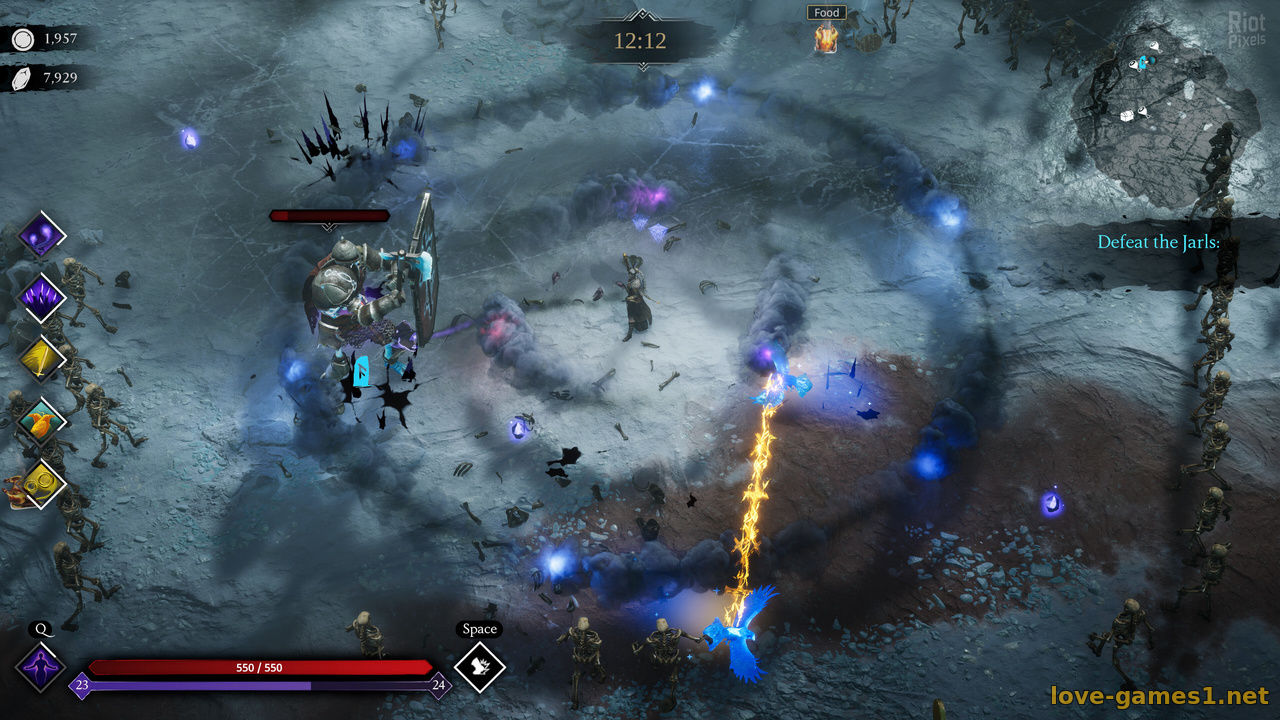Activate the purple spikes ability icon

click(43, 297)
